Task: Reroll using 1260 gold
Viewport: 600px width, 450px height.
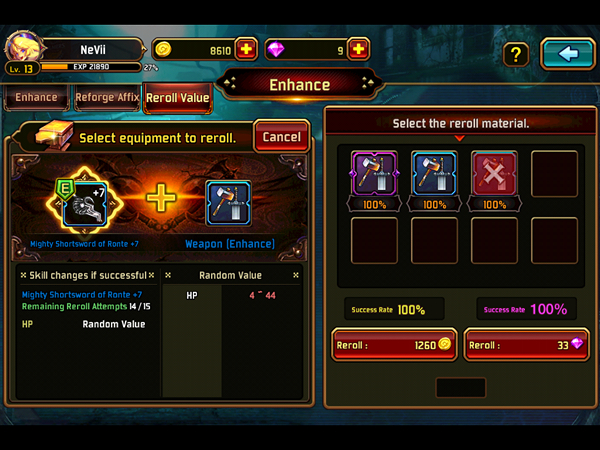Action: 393,345
